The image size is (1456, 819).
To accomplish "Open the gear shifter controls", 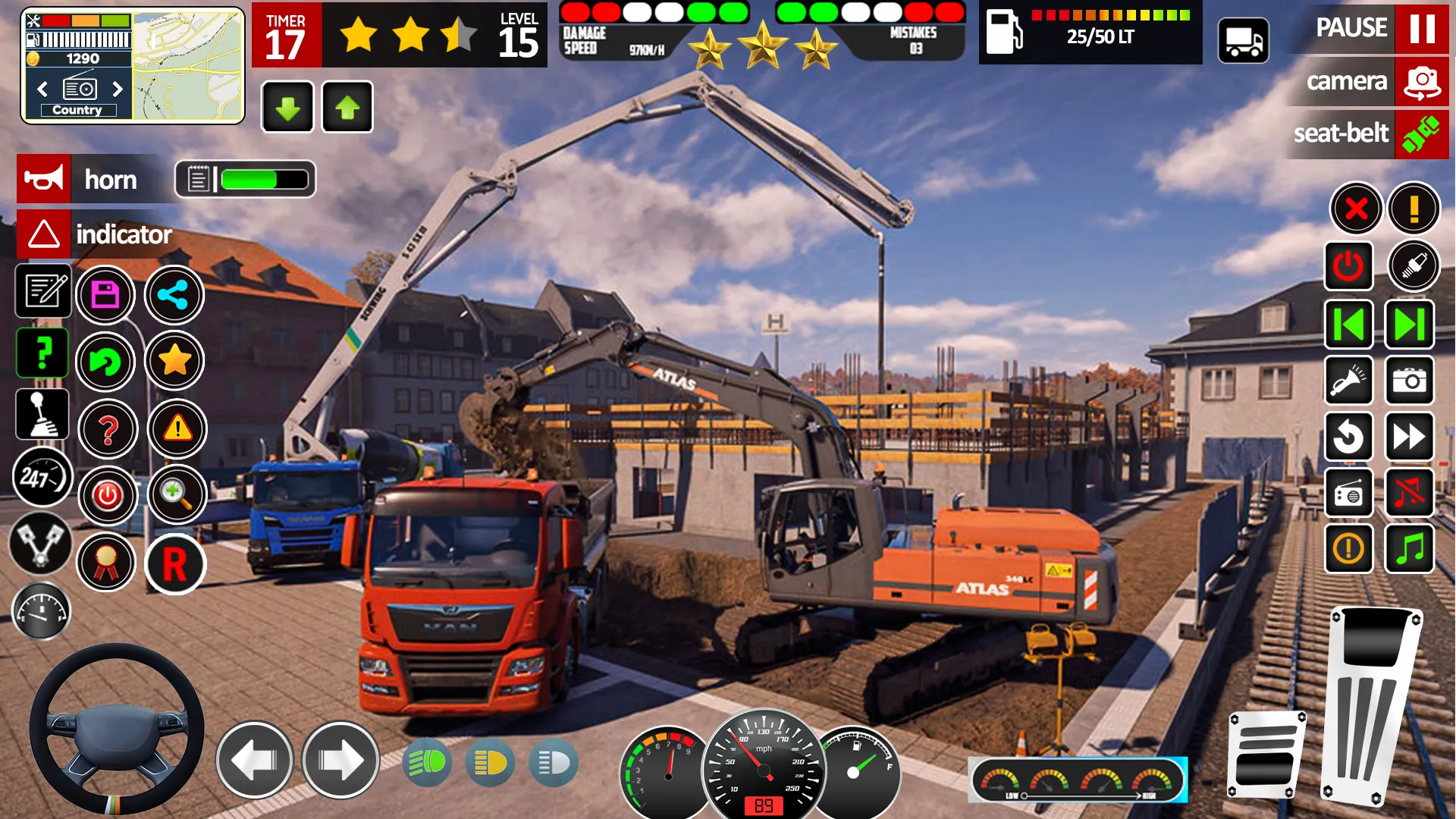I will click(42, 414).
